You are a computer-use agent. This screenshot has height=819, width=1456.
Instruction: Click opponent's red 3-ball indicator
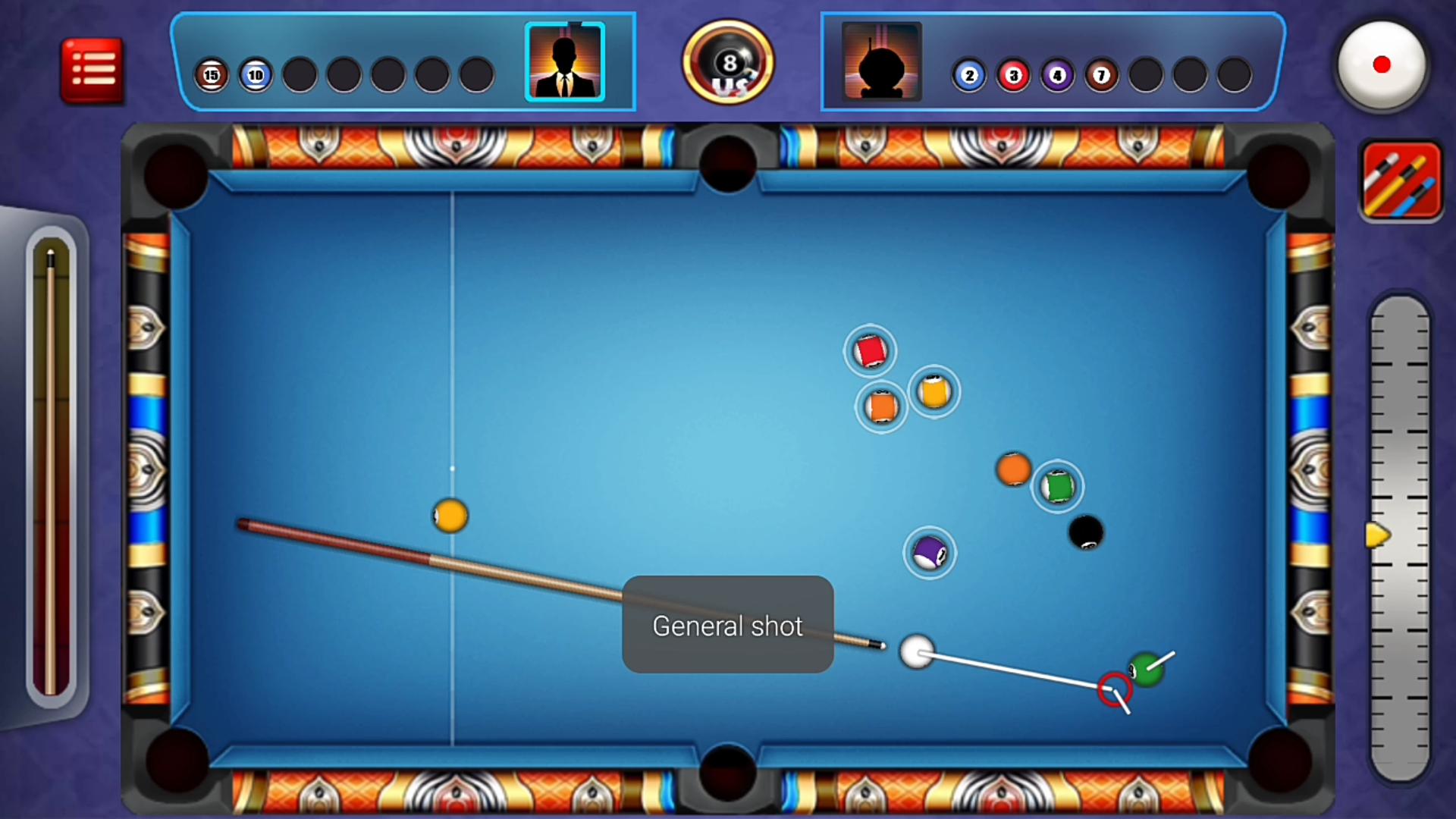[1013, 75]
